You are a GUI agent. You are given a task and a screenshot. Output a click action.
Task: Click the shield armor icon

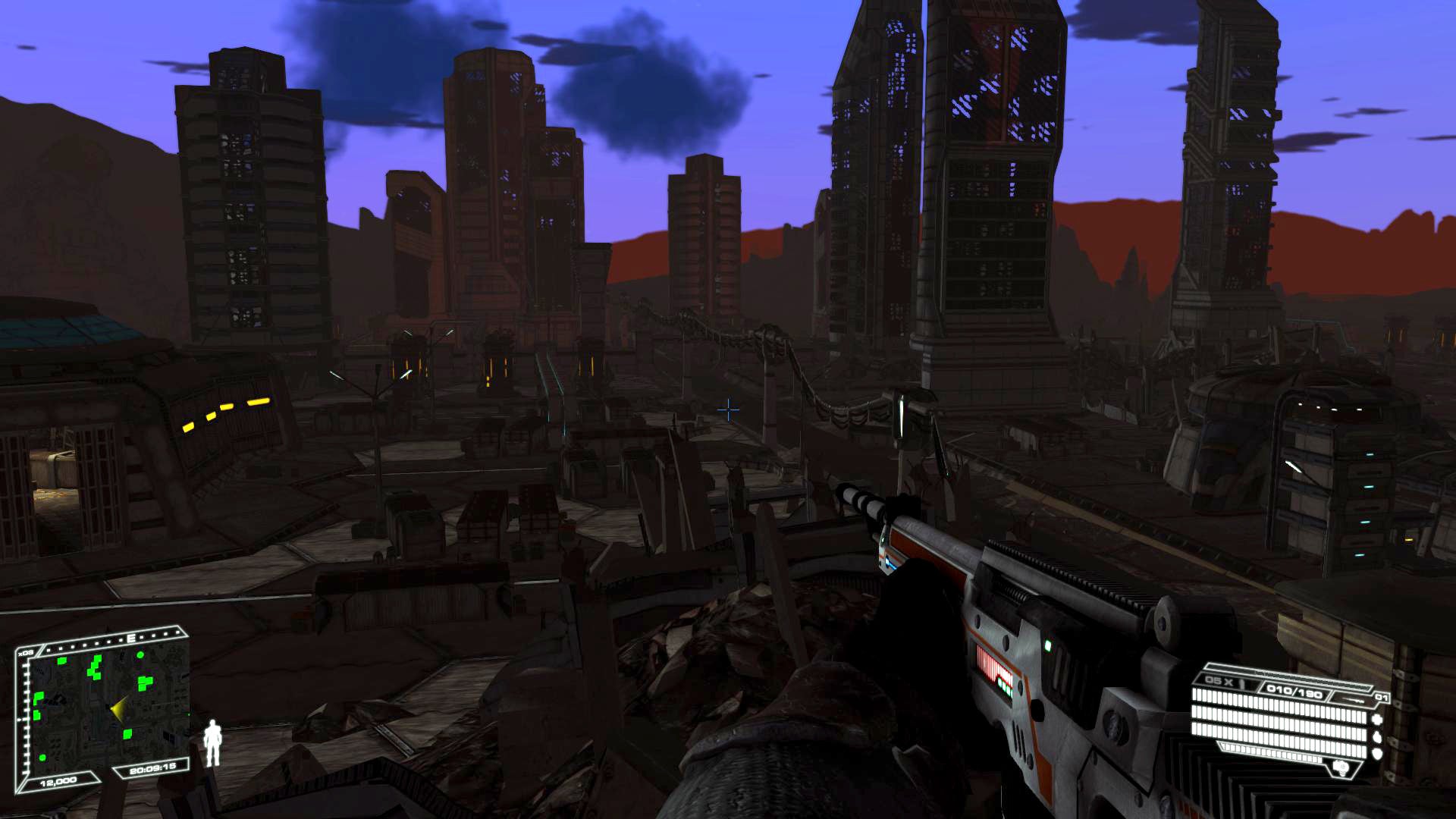pos(1376,753)
